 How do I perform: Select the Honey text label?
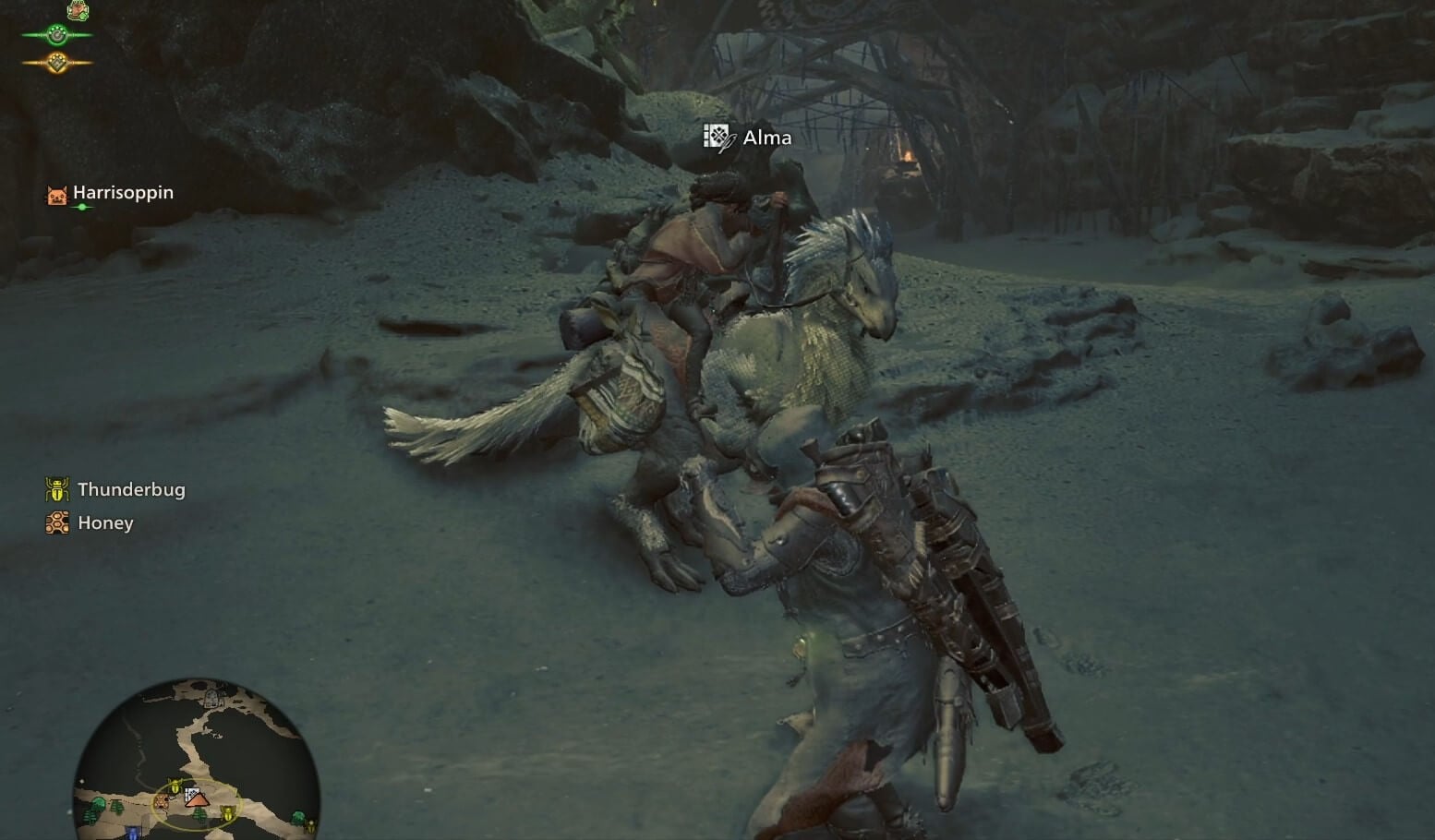tap(105, 522)
